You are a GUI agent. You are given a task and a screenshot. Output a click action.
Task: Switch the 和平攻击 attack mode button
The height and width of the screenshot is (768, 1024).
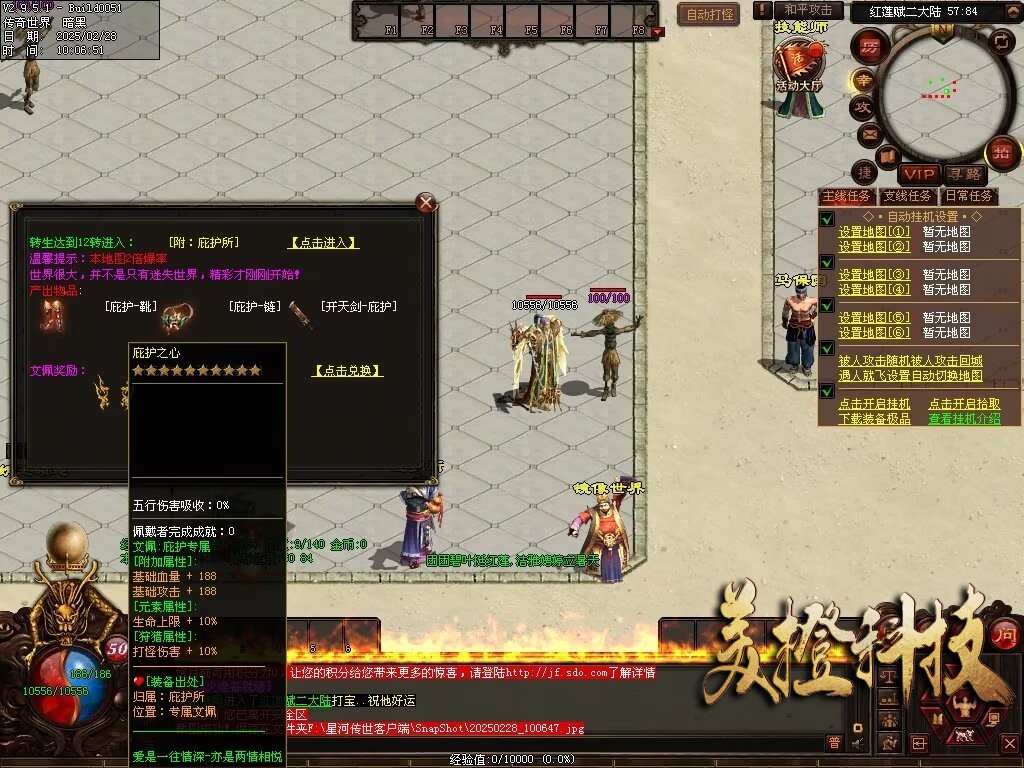[808, 10]
